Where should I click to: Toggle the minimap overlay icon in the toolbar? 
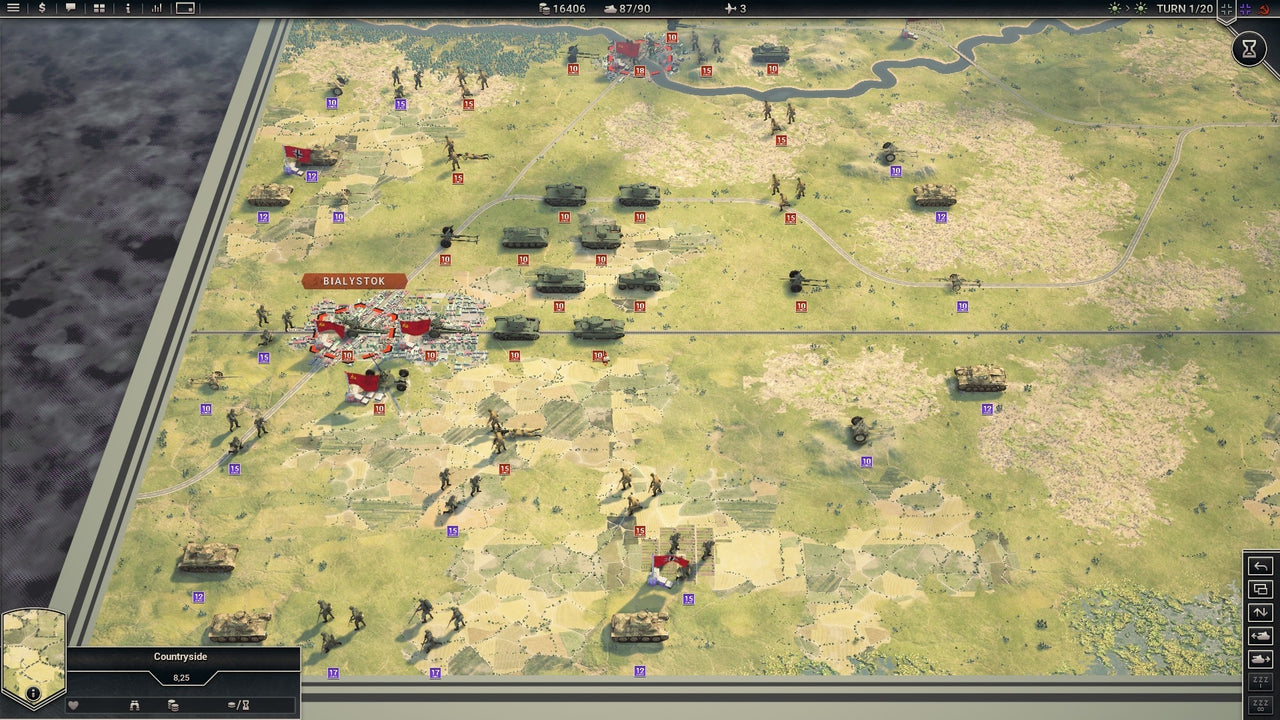(x=186, y=9)
